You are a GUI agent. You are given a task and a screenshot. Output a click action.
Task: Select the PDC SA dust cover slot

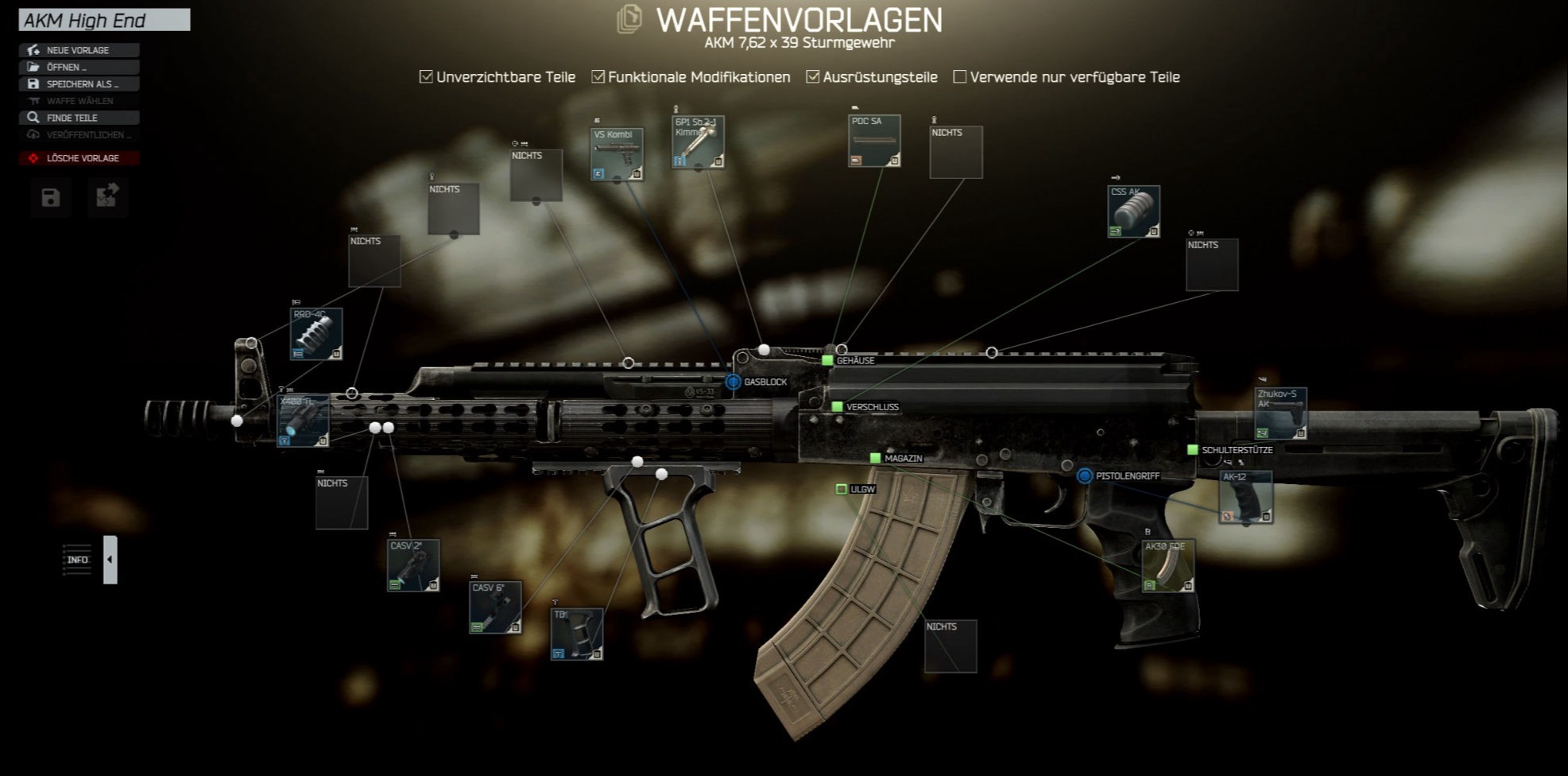(874, 141)
